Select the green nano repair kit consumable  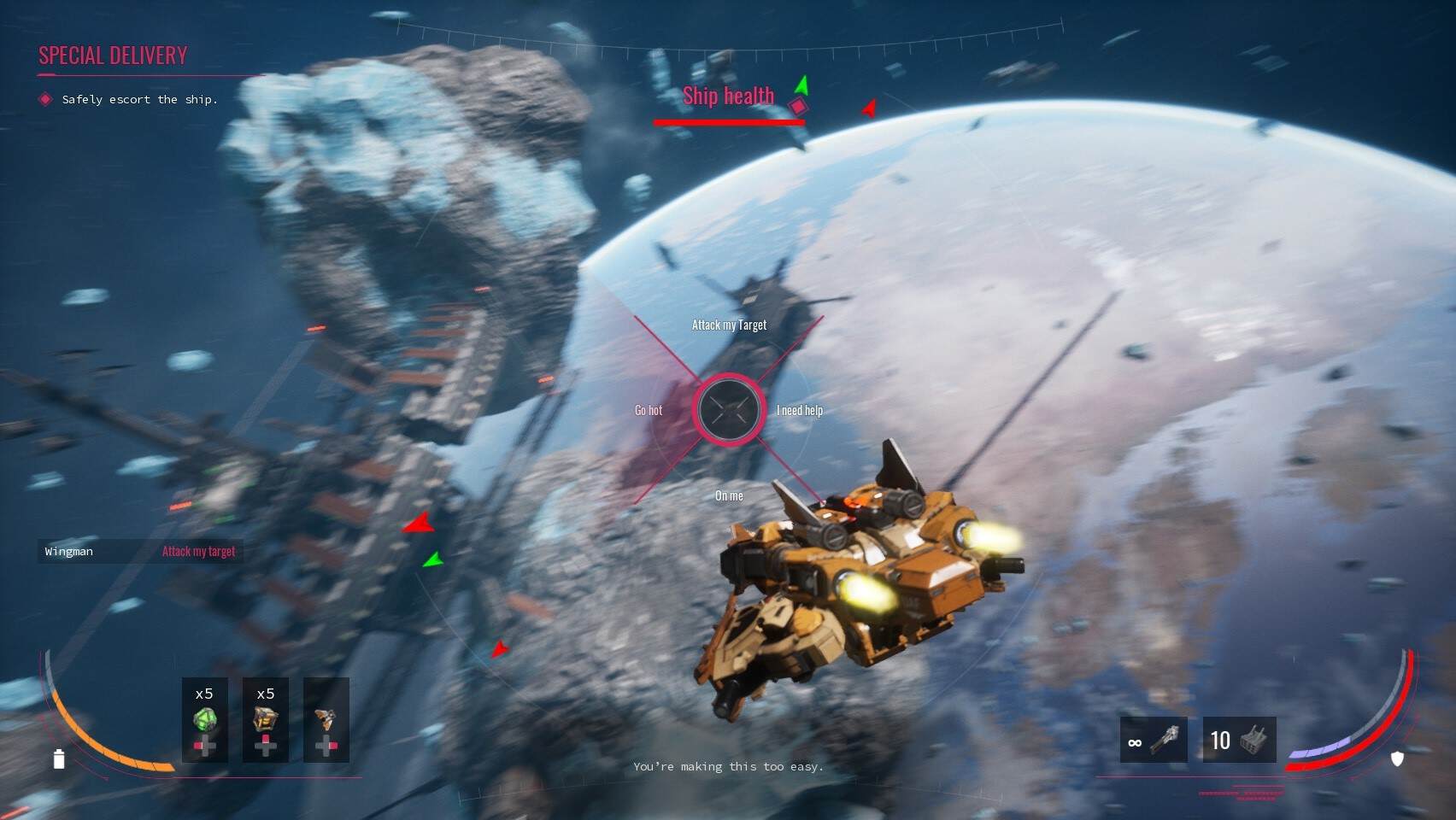204,720
